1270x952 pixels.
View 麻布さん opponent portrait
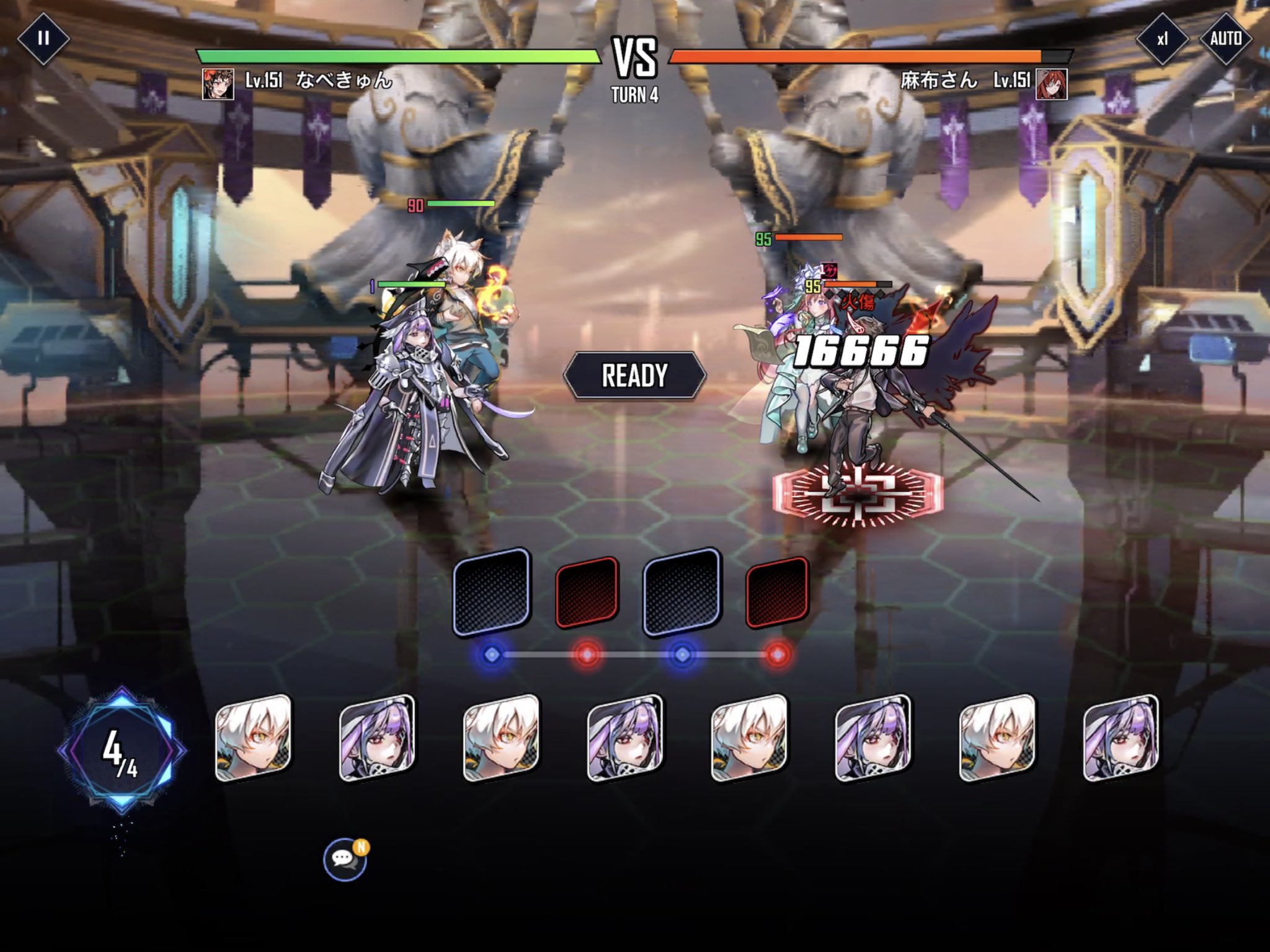coord(1052,84)
